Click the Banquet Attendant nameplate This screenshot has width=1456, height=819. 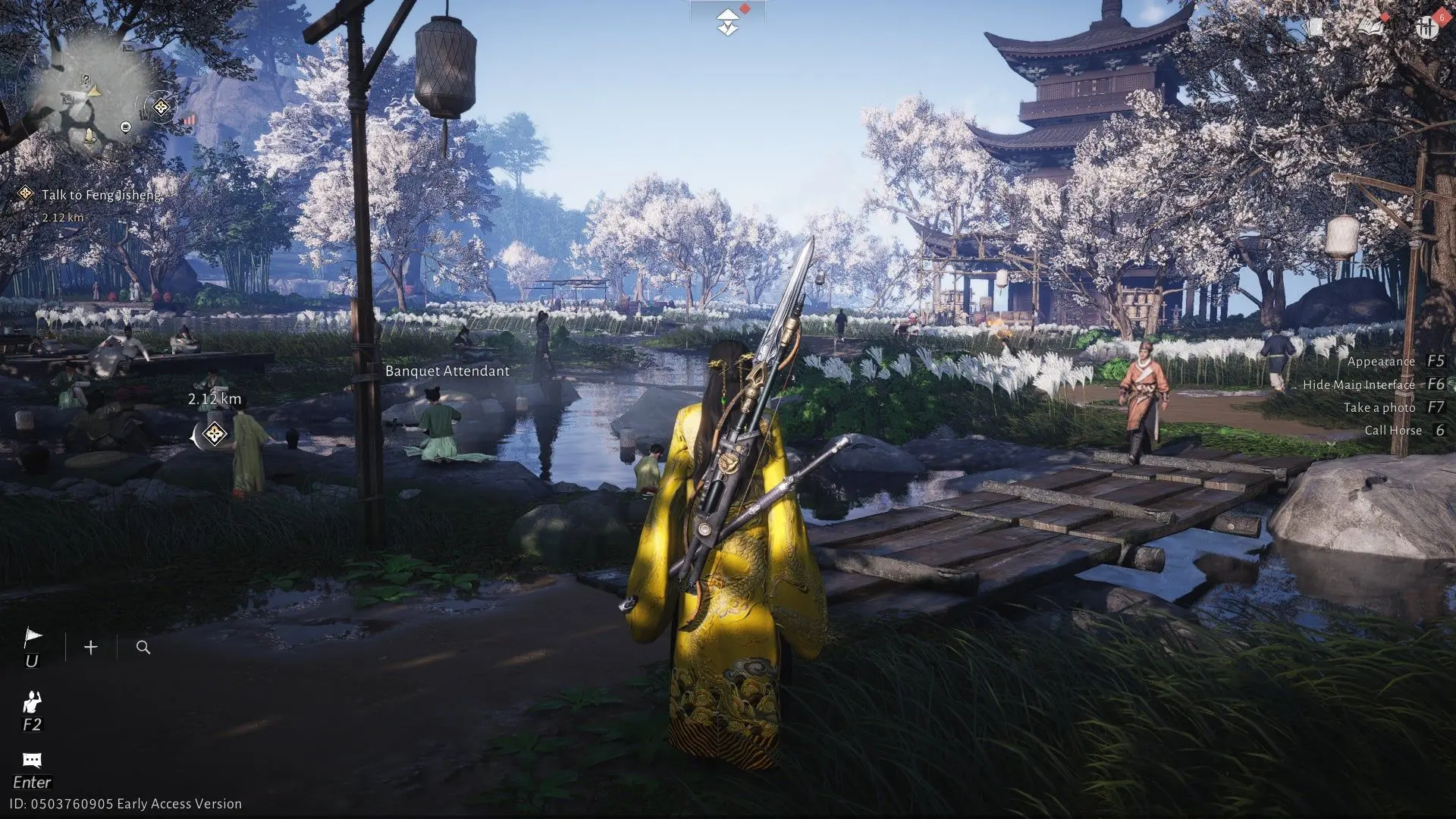click(x=447, y=372)
